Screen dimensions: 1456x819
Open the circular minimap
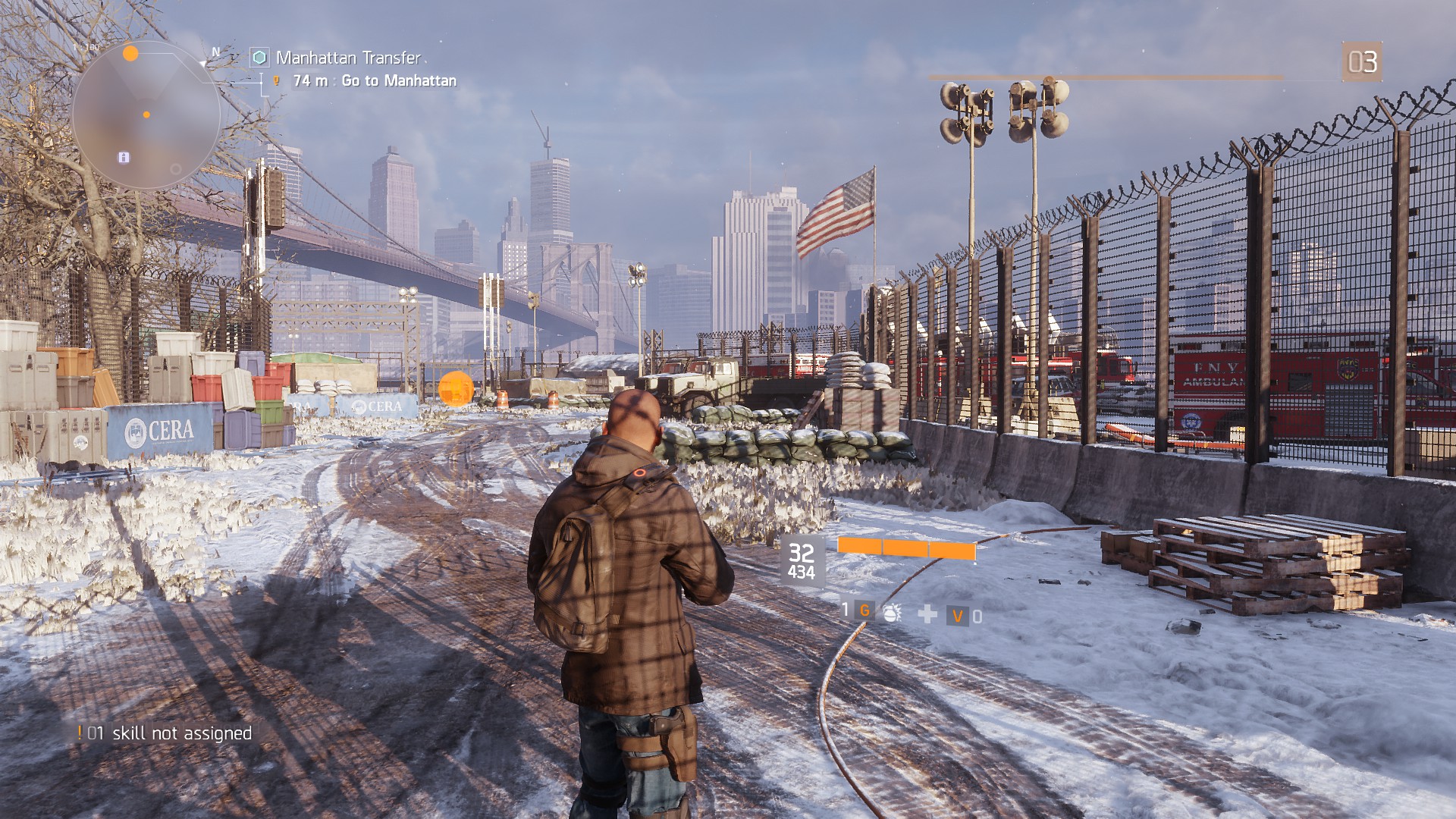pyautogui.click(x=146, y=115)
